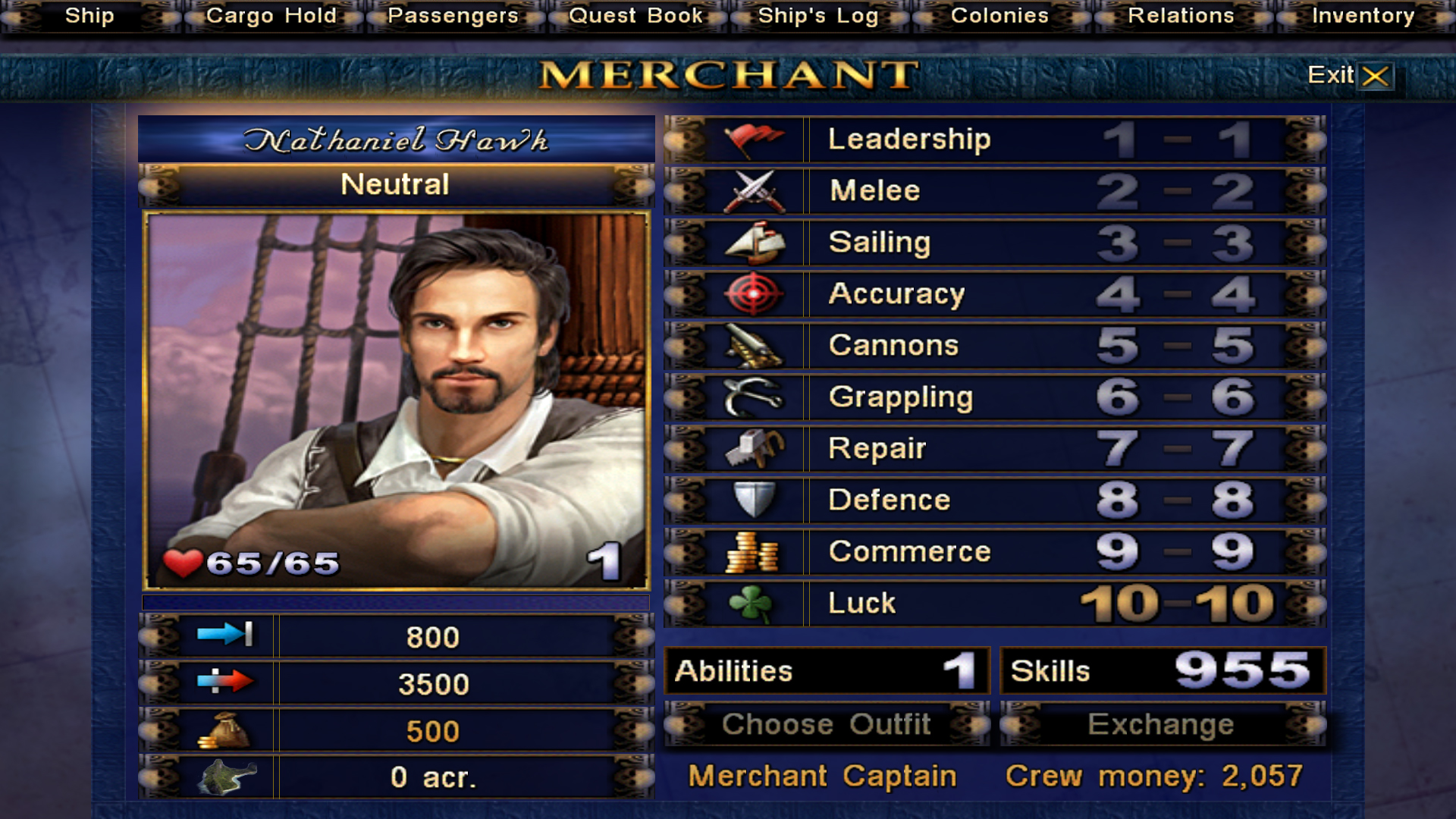Screen dimensions: 1456x819
Task: Open the Abilities panel
Action: coord(827,671)
